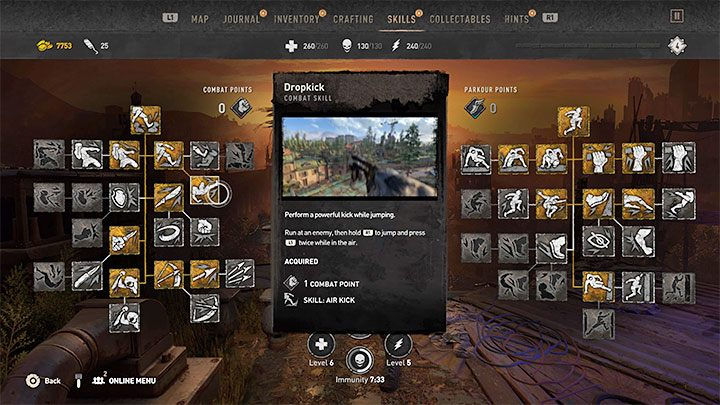This screenshot has width=720, height=405.
Task: Click the pause button in top corner
Action: point(677,17)
